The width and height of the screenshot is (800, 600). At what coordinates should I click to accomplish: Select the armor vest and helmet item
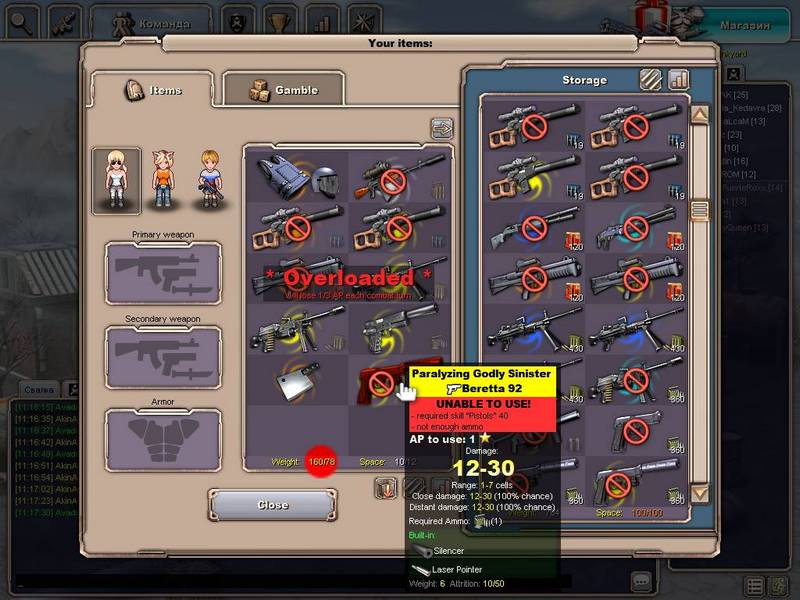pos(297,177)
